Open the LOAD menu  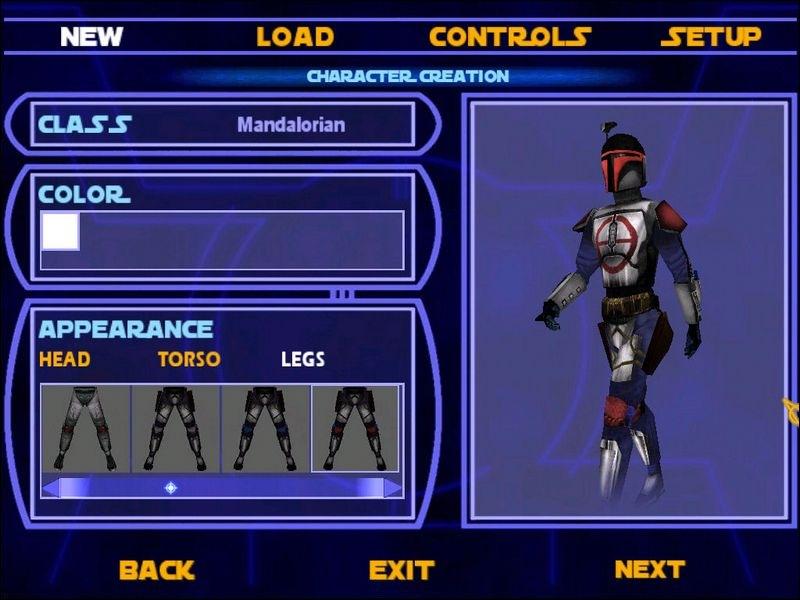click(x=295, y=37)
